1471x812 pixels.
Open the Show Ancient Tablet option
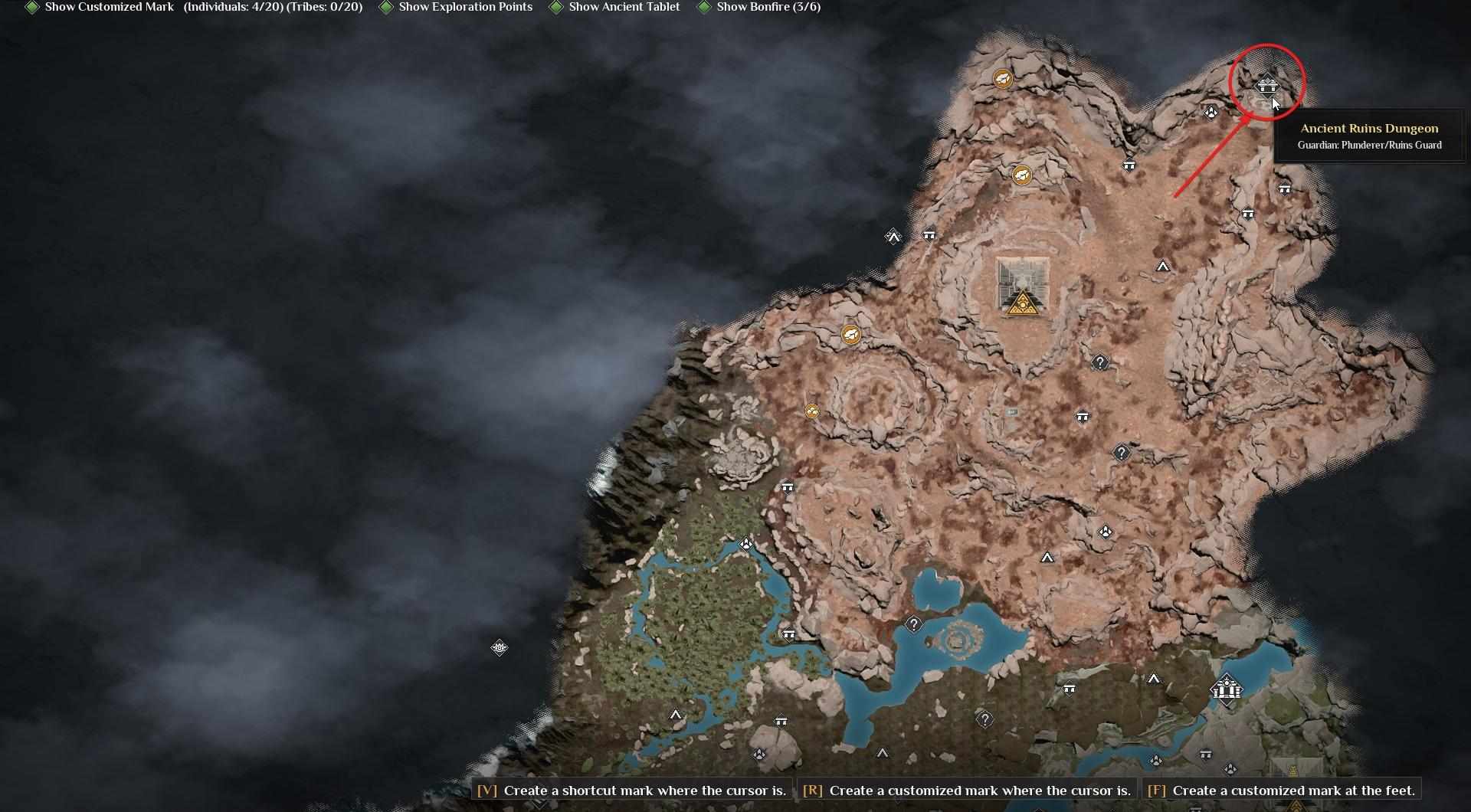click(x=624, y=7)
